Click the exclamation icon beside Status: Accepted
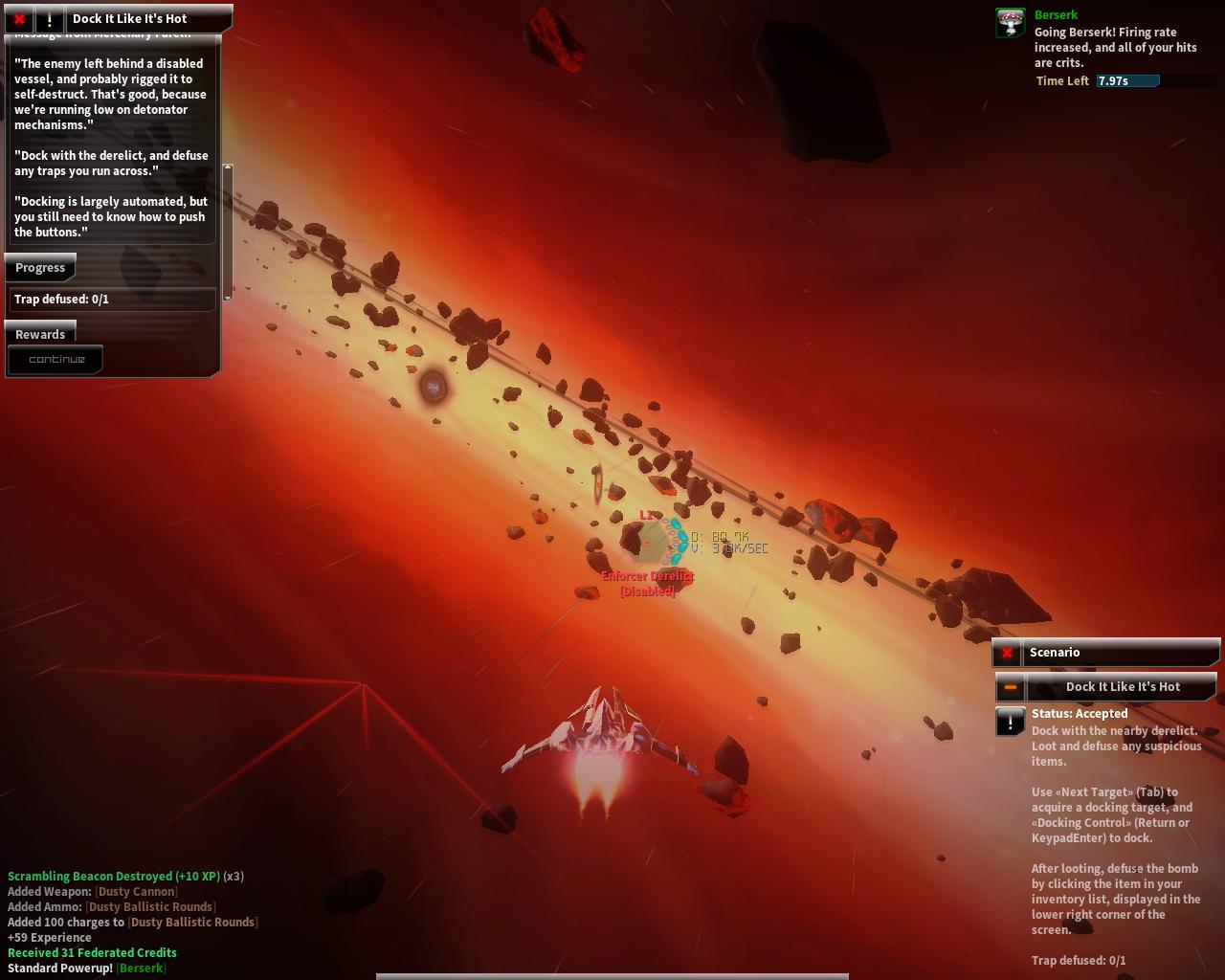The width and height of the screenshot is (1225, 980). pyautogui.click(x=1011, y=722)
